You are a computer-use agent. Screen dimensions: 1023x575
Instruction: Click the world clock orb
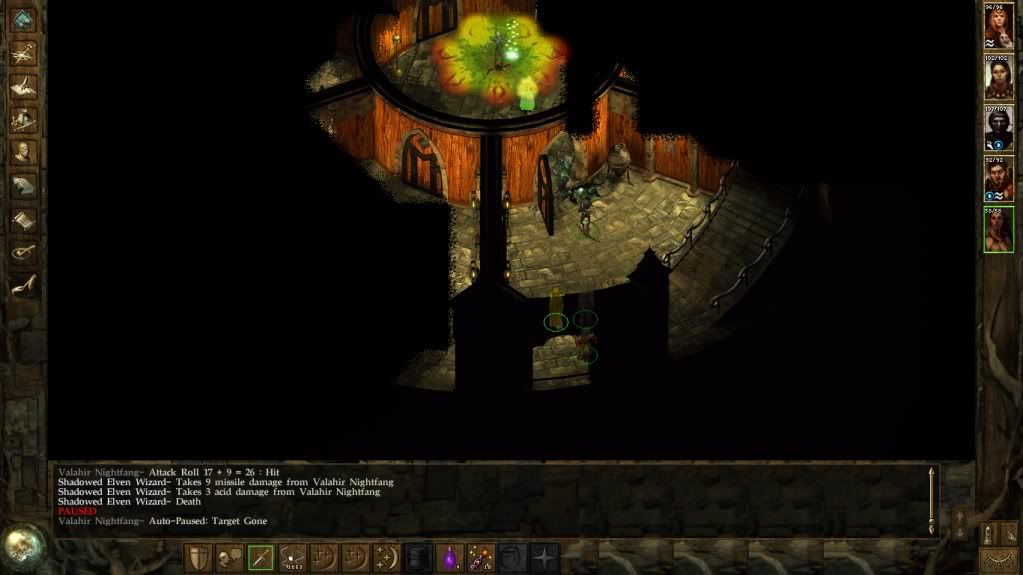click(x=22, y=543)
